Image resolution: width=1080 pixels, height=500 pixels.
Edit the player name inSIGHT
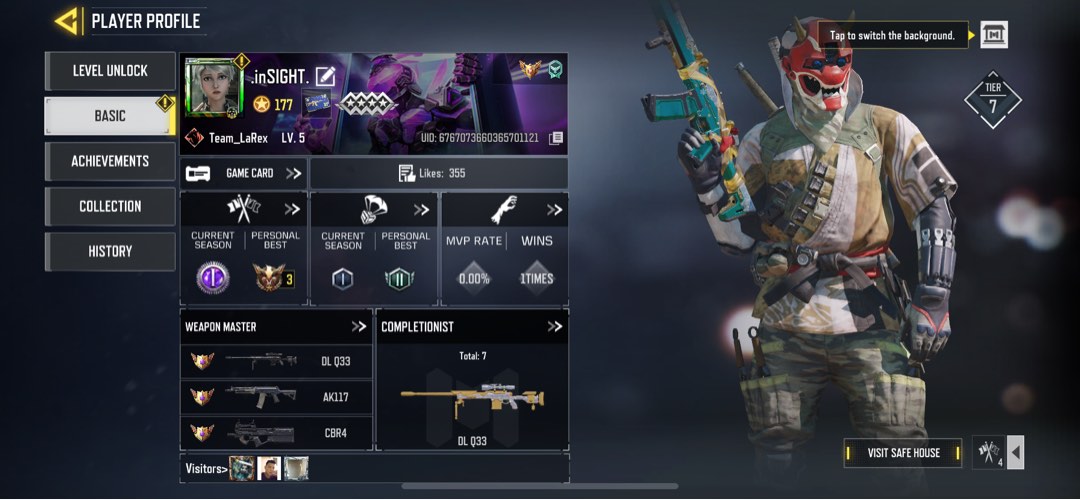tap(325, 76)
